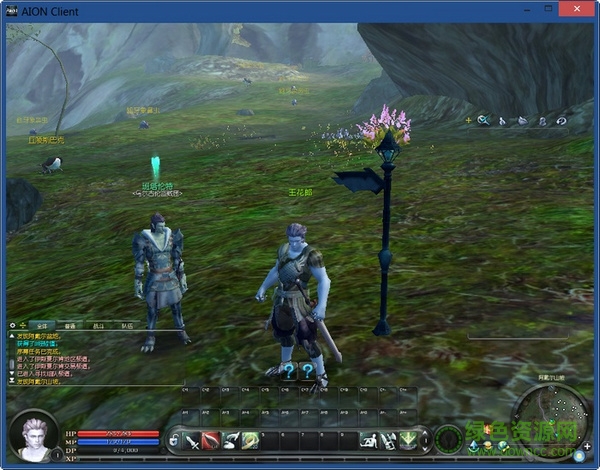Image resolution: width=600 pixels, height=470 pixels.
Task: Activate the green leaf skill slot
Action: click(249, 440)
